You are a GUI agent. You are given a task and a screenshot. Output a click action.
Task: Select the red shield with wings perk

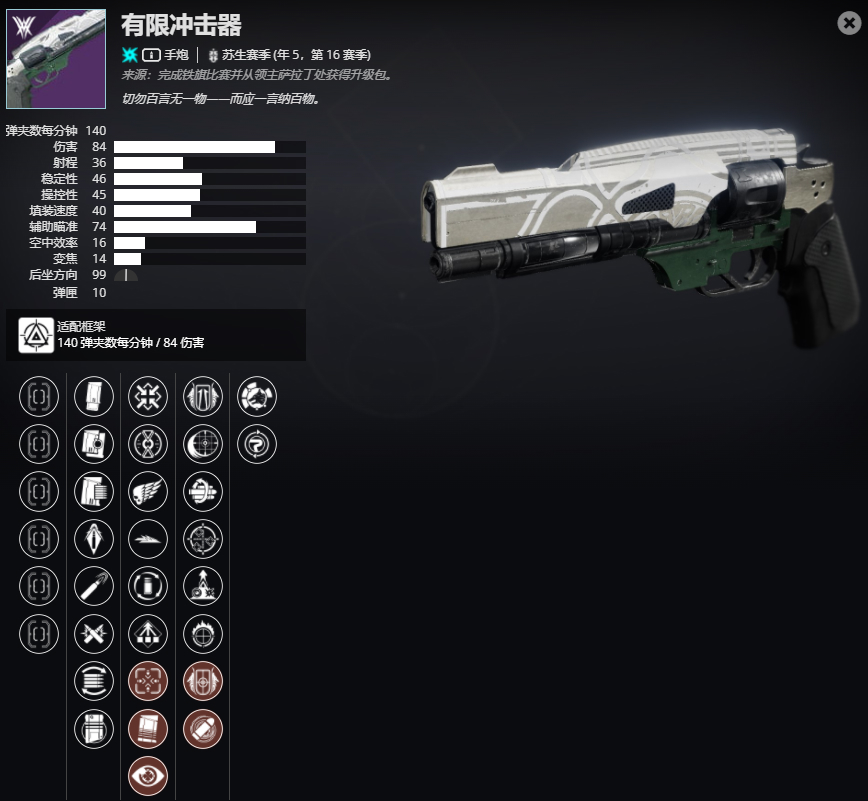tap(203, 681)
